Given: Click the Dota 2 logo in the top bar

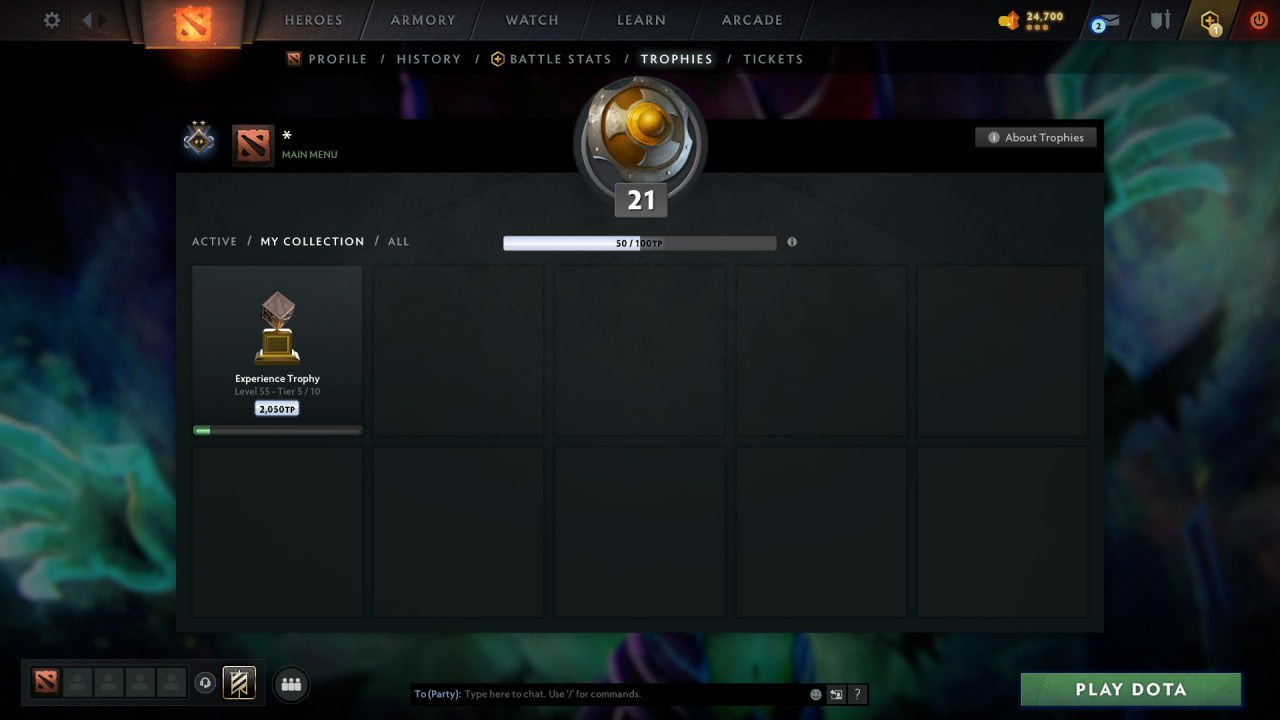Looking at the screenshot, I should [x=193, y=25].
